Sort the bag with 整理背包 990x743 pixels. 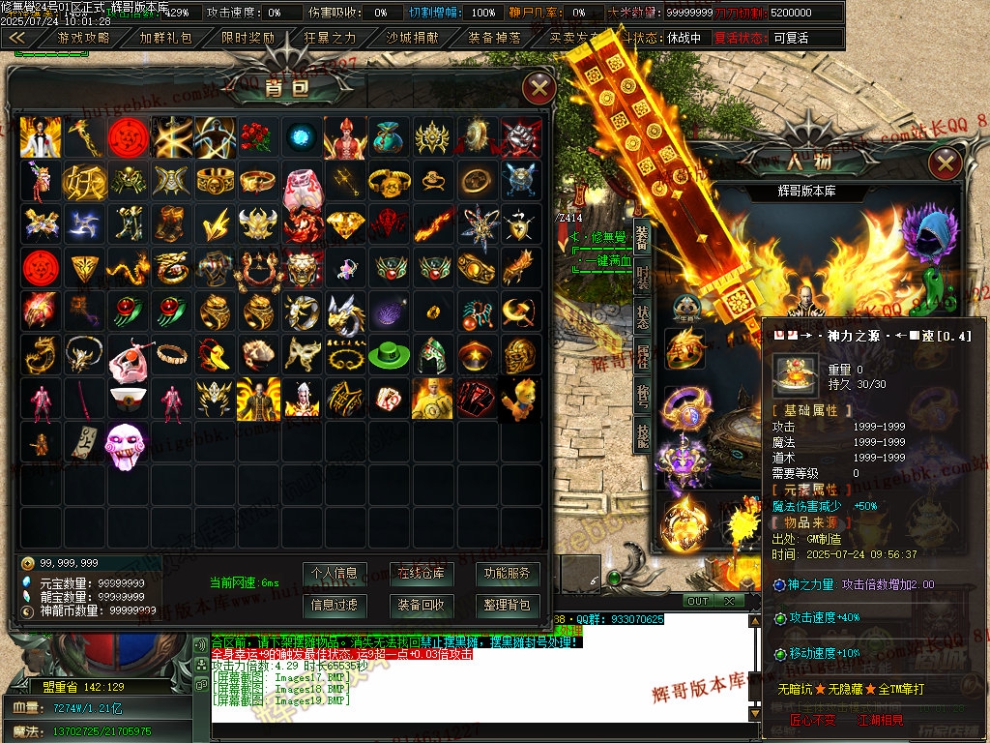509,605
